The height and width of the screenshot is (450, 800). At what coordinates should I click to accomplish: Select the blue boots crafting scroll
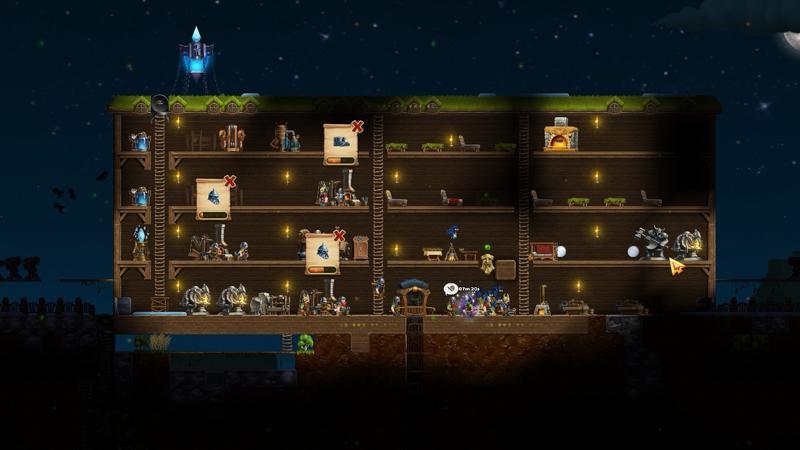pyautogui.click(x=340, y=144)
